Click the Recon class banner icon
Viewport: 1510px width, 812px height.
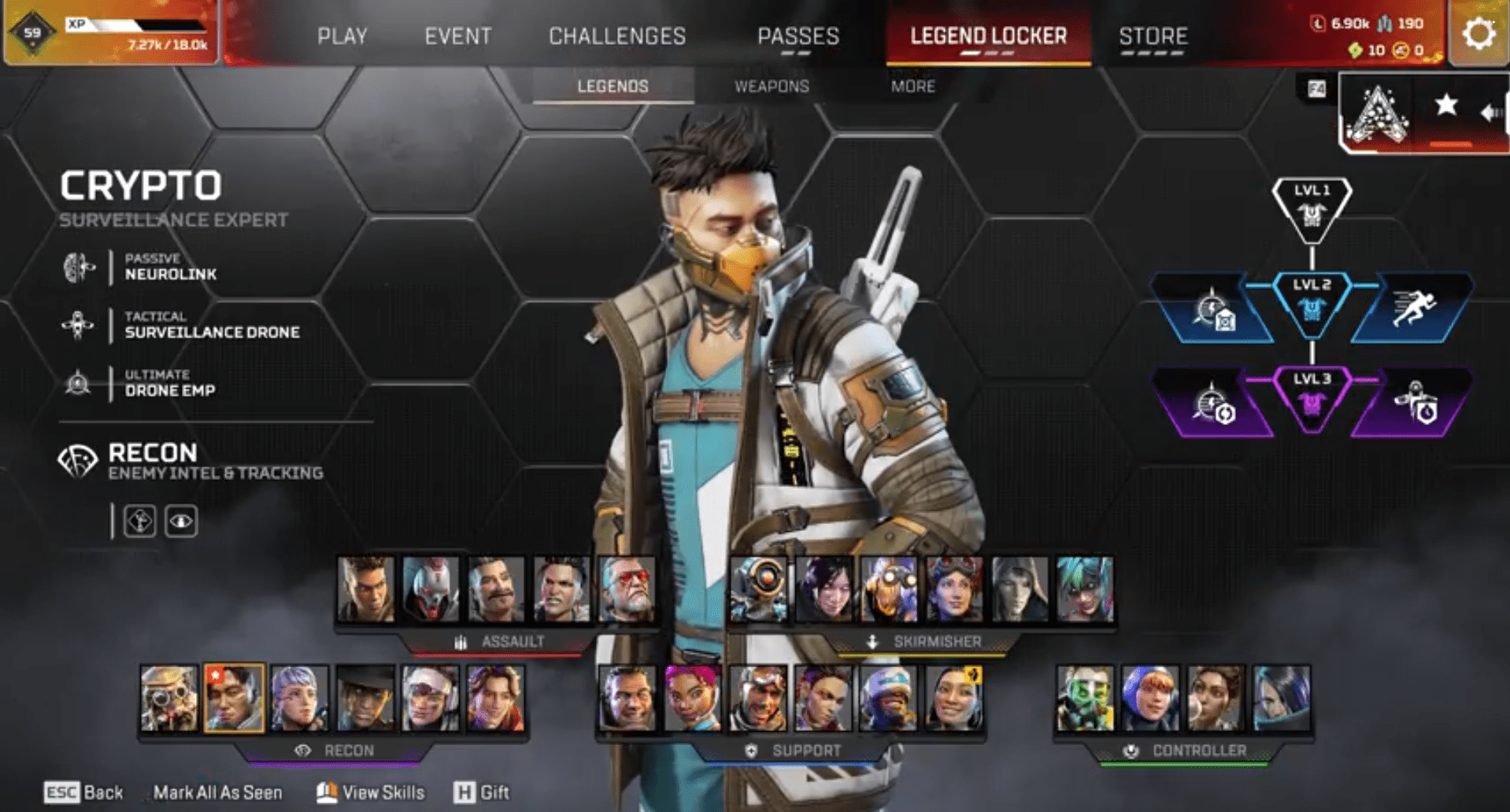(78, 457)
